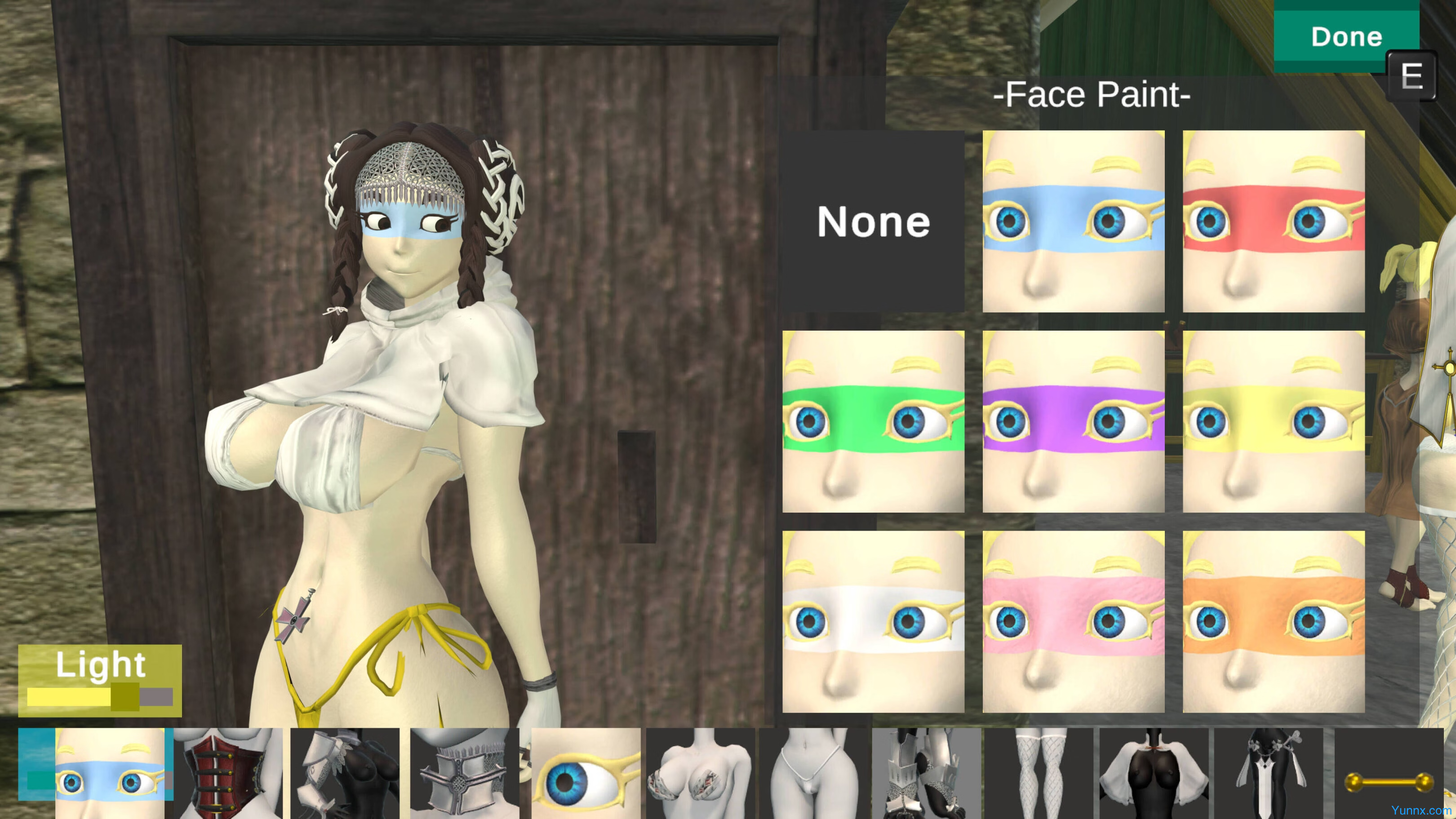This screenshot has height=819, width=1456.
Task: Adjust the Light slider
Action: point(125,696)
